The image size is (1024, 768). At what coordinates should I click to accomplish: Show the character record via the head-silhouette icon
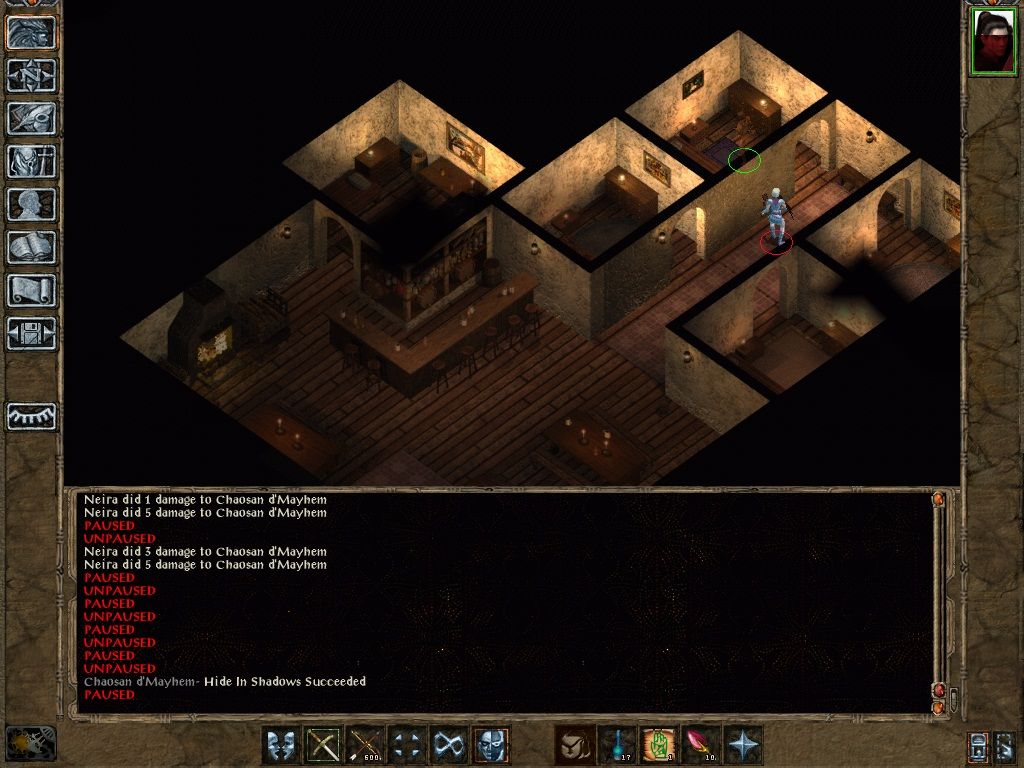[x=31, y=204]
